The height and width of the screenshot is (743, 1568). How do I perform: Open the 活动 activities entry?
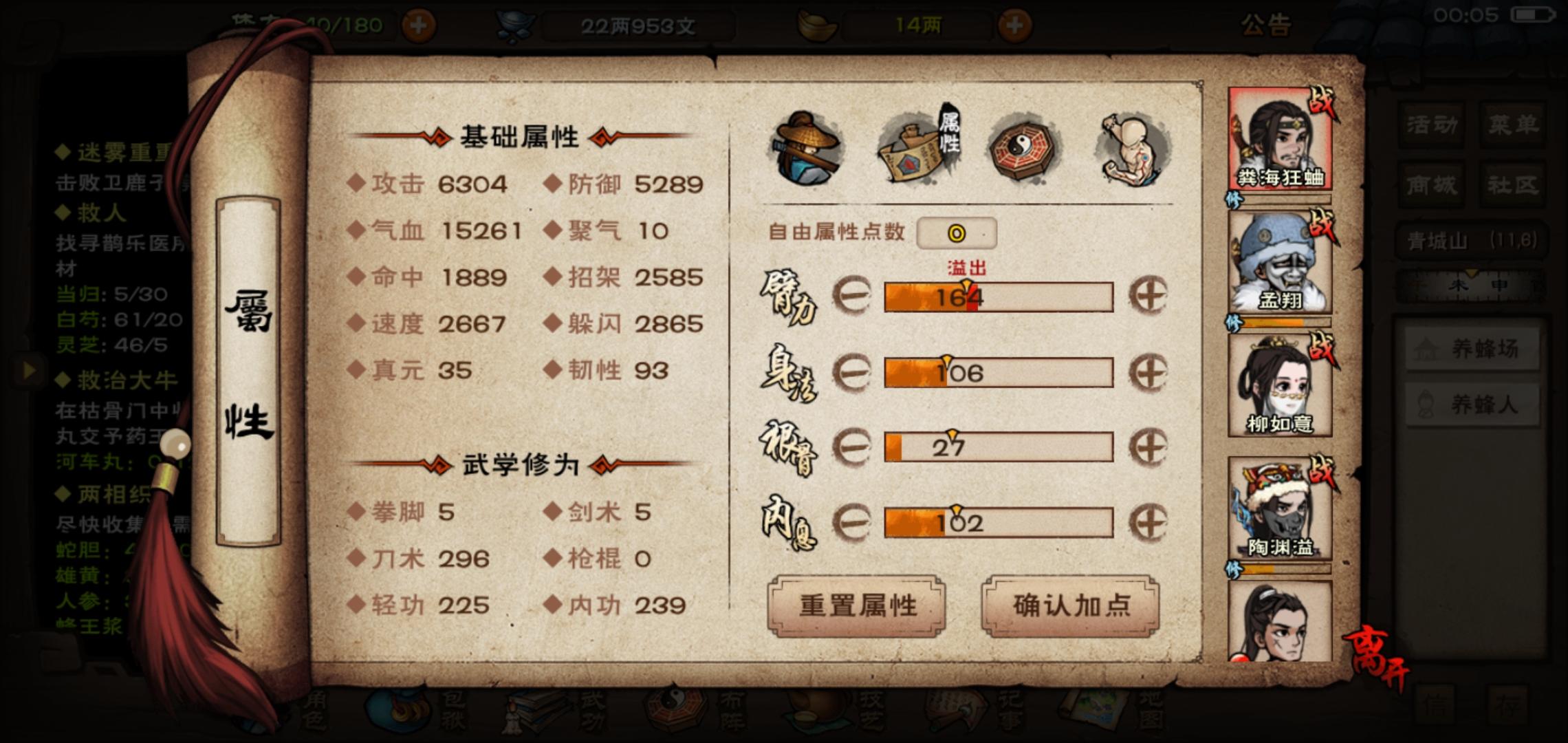(x=1430, y=125)
